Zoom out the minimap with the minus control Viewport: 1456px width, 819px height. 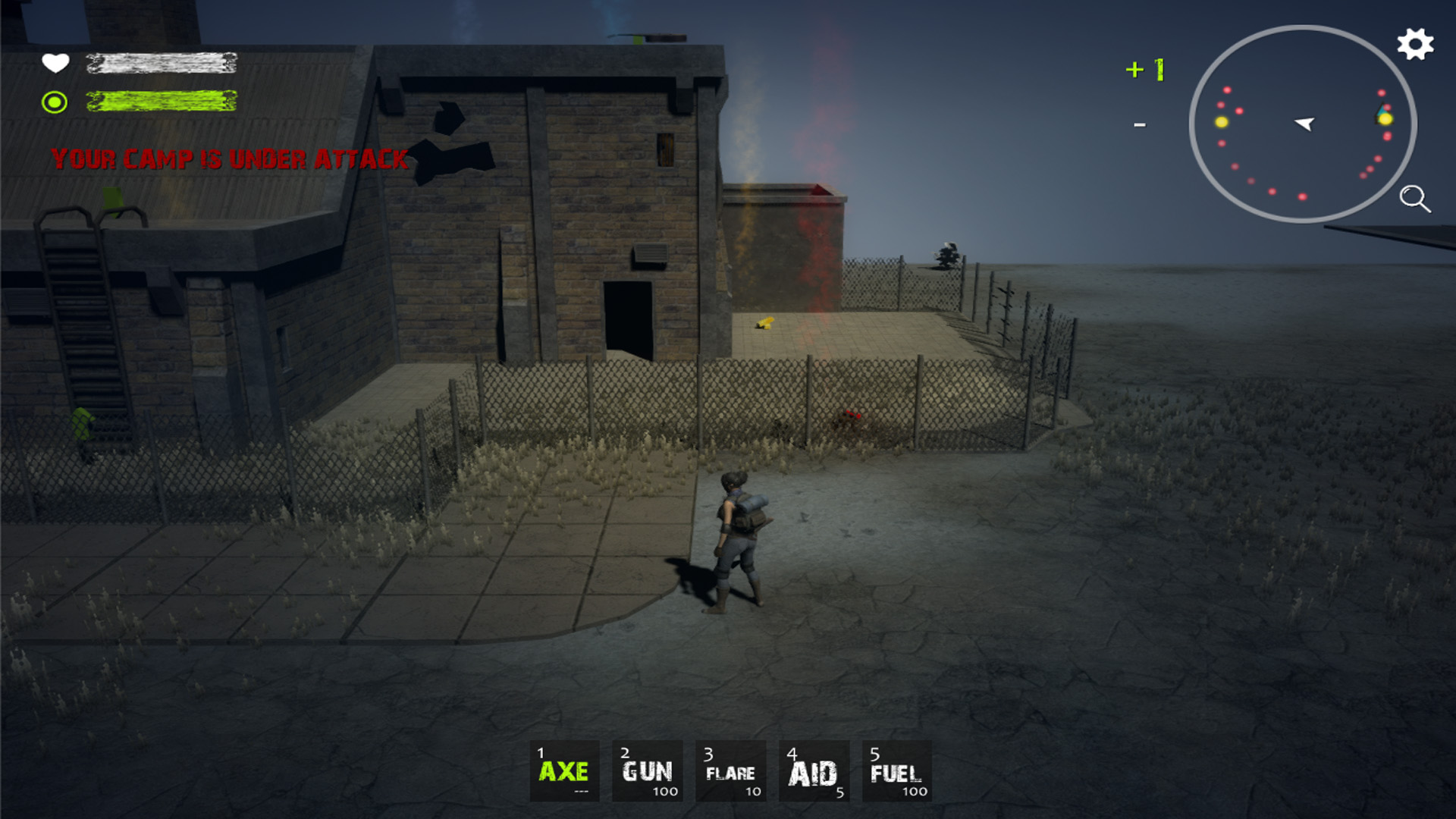click(x=1140, y=124)
